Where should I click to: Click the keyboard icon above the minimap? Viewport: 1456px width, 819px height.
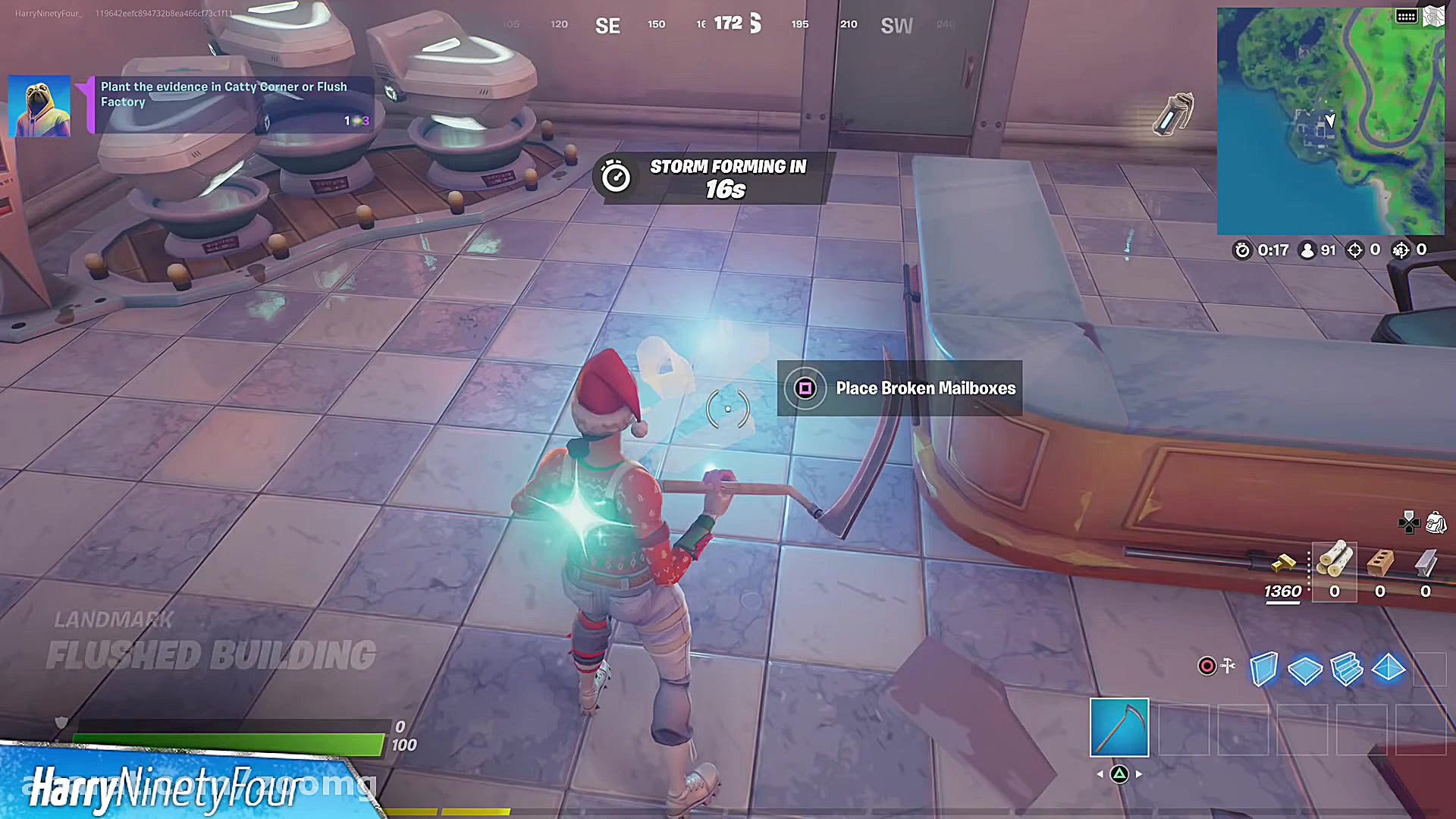1407,17
